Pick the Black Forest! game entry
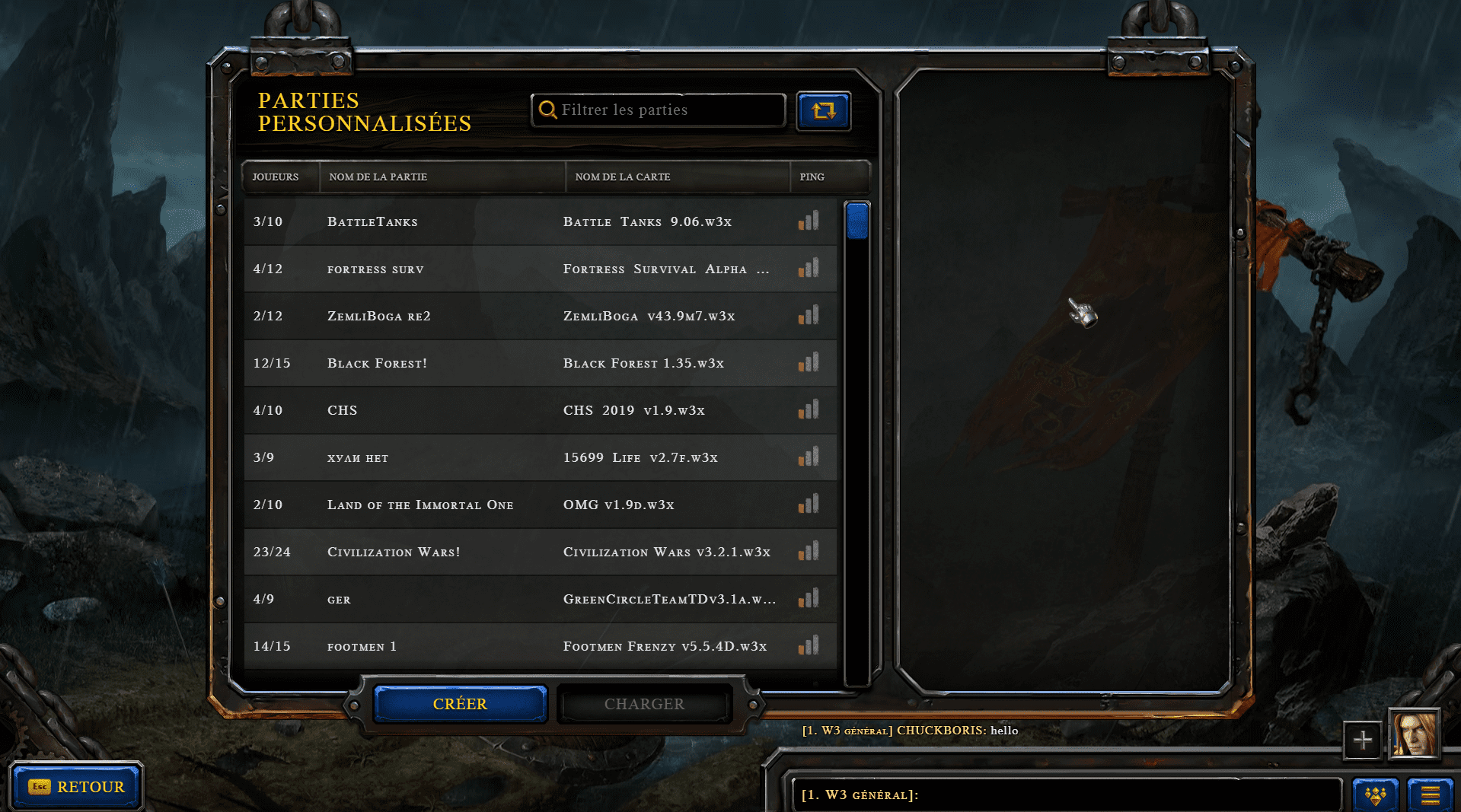The width and height of the screenshot is (1461, 812). 541,363
